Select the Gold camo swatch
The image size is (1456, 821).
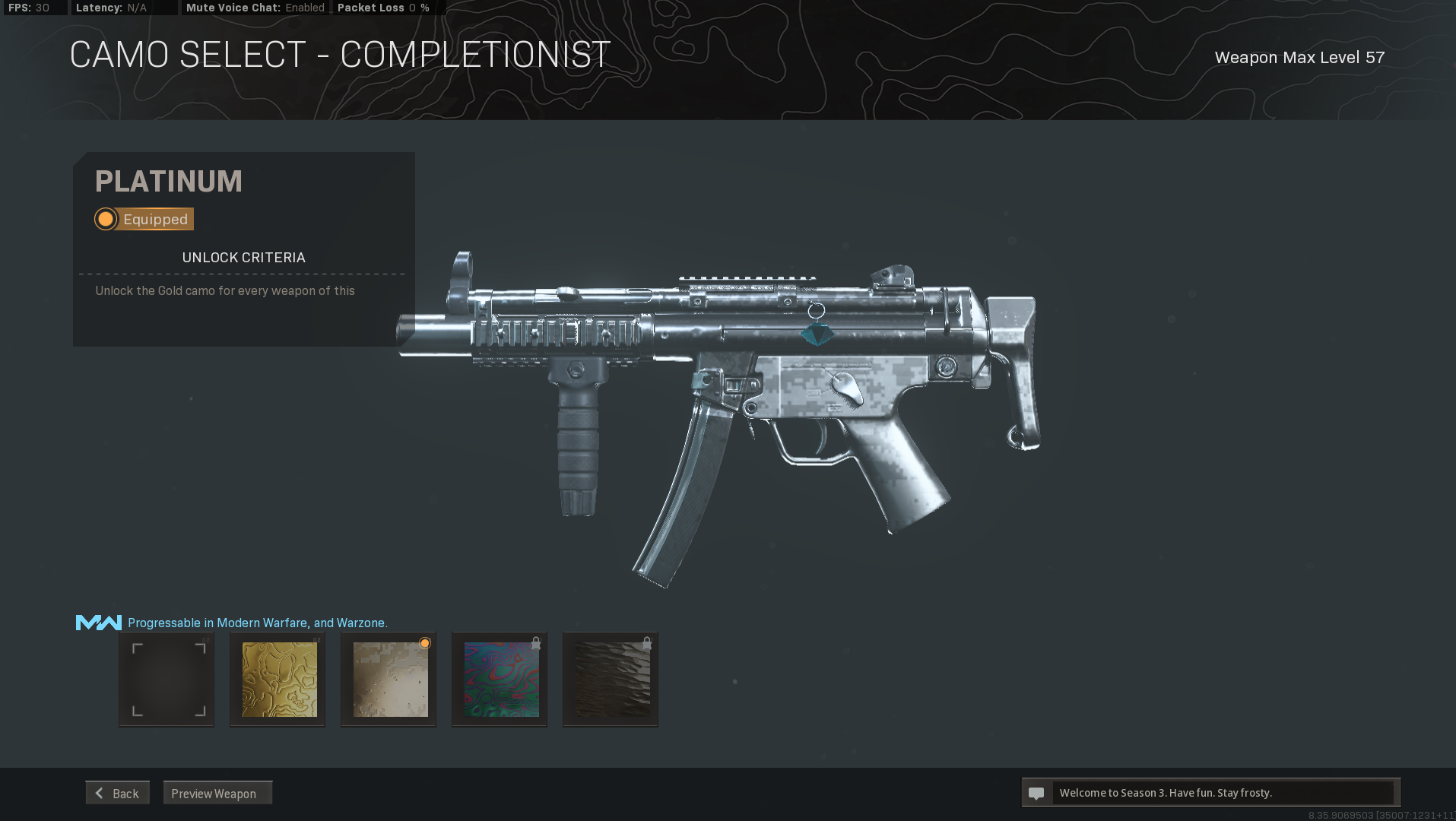tap(277, 678)
